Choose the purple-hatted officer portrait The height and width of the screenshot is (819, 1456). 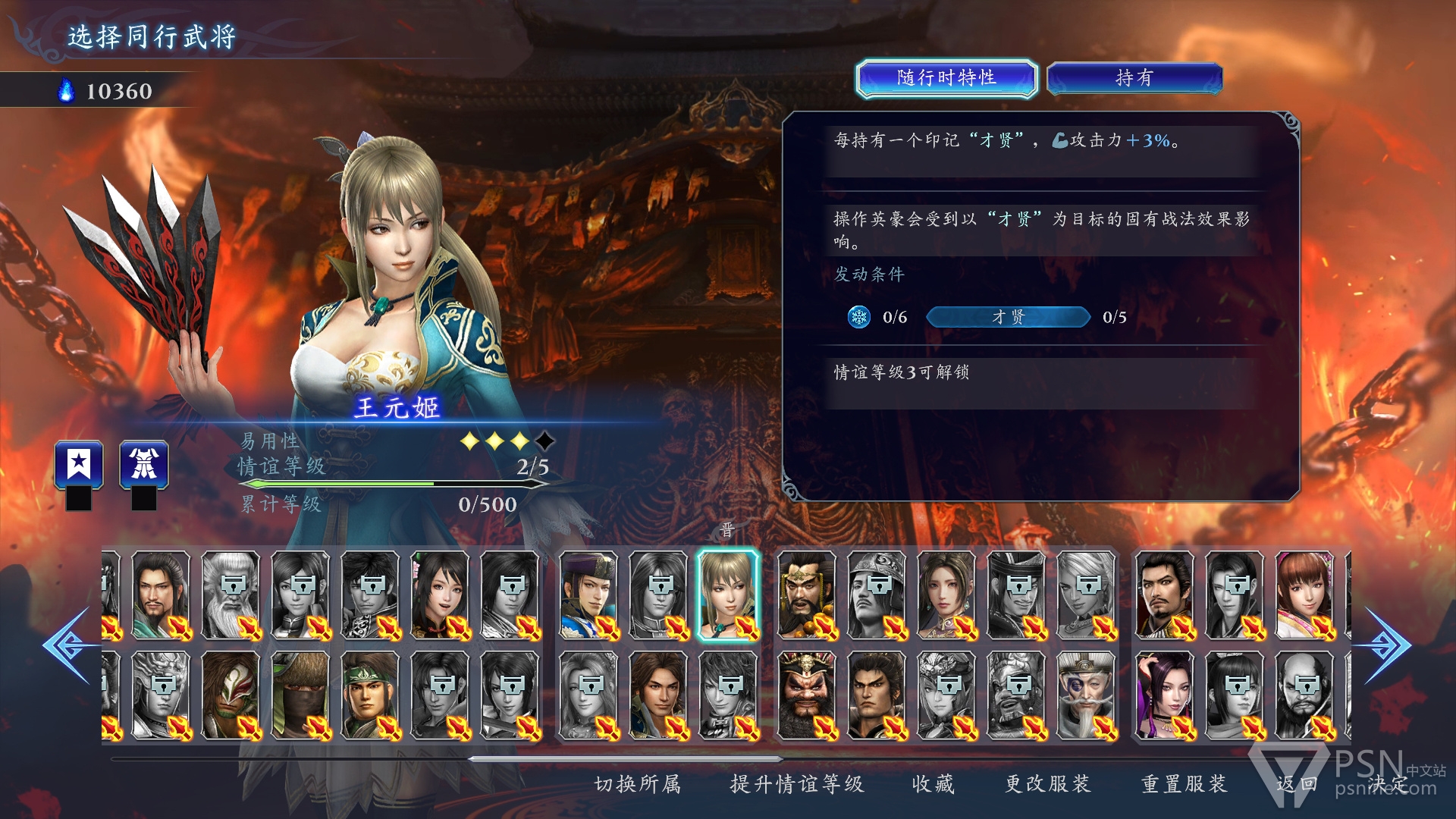click(x=588, y=596)
